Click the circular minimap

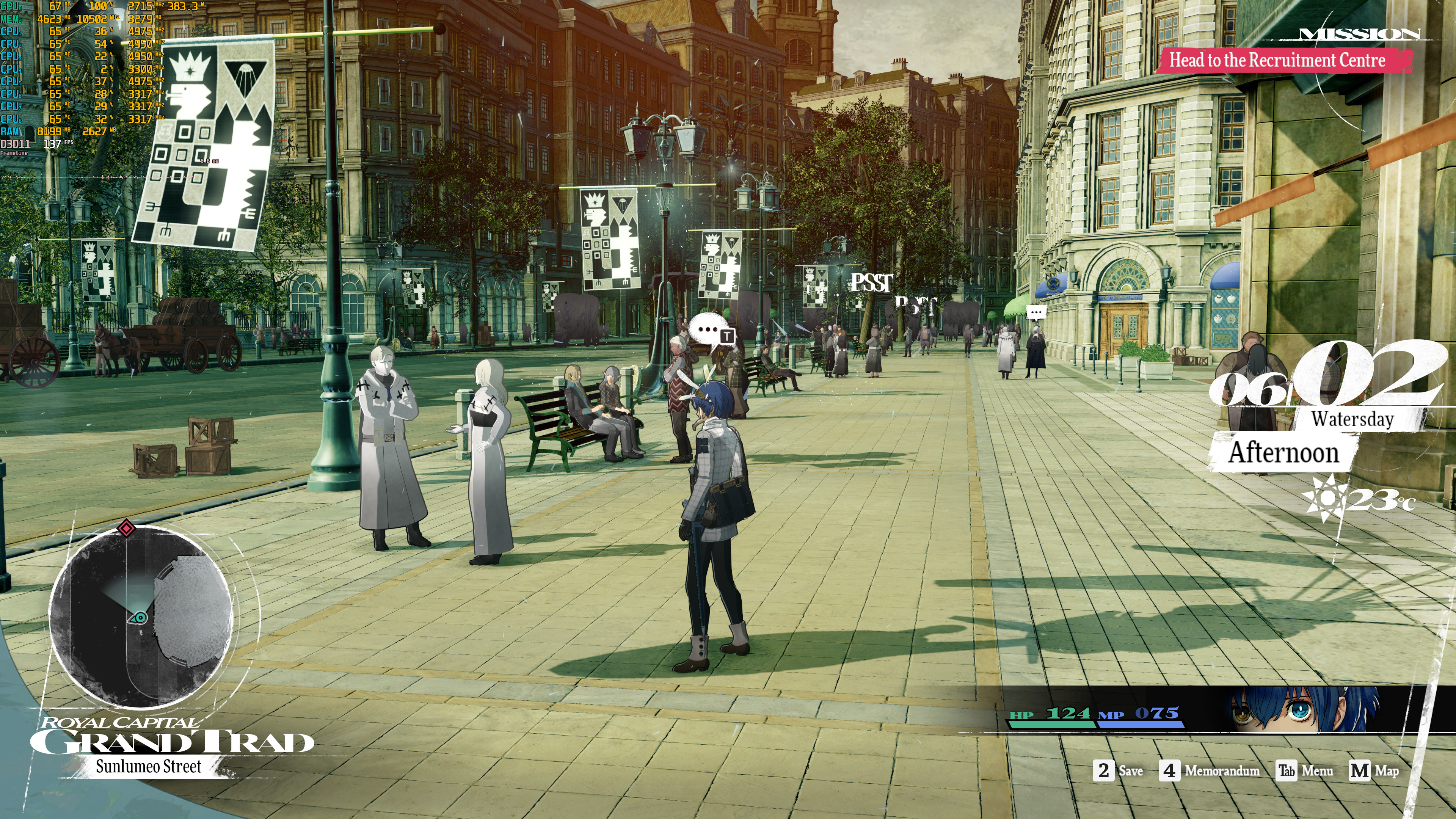click(x=141, y=616)
